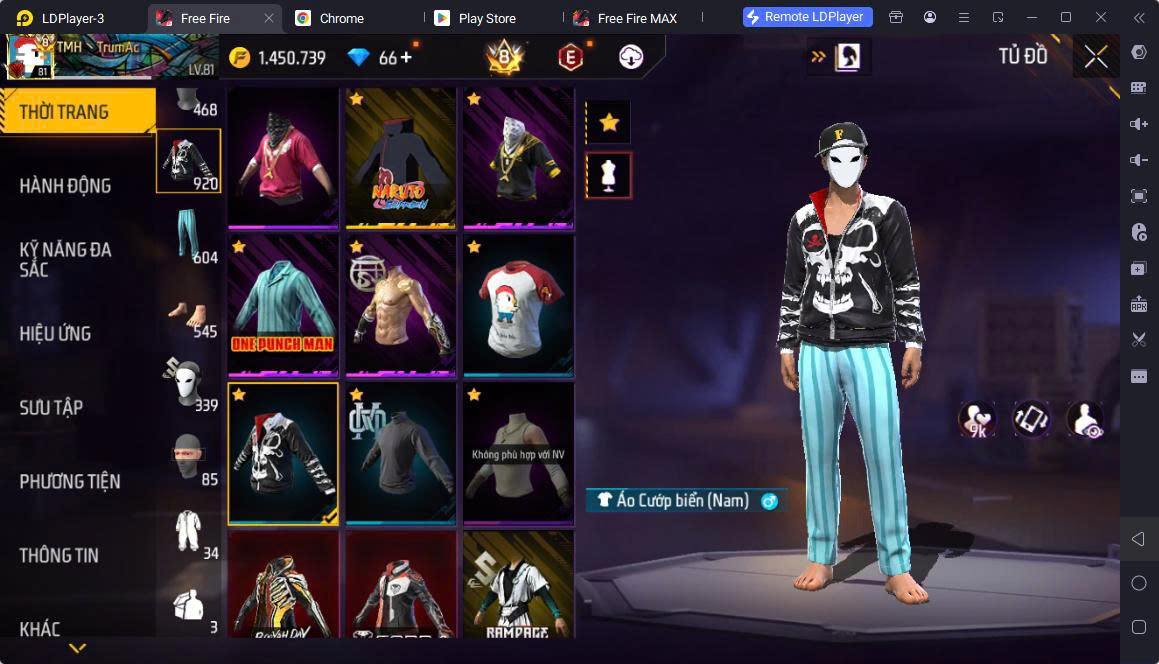Select the white penguin t-shirt
The width and height of the screenshot is (1159, 664).
[518, 305]
